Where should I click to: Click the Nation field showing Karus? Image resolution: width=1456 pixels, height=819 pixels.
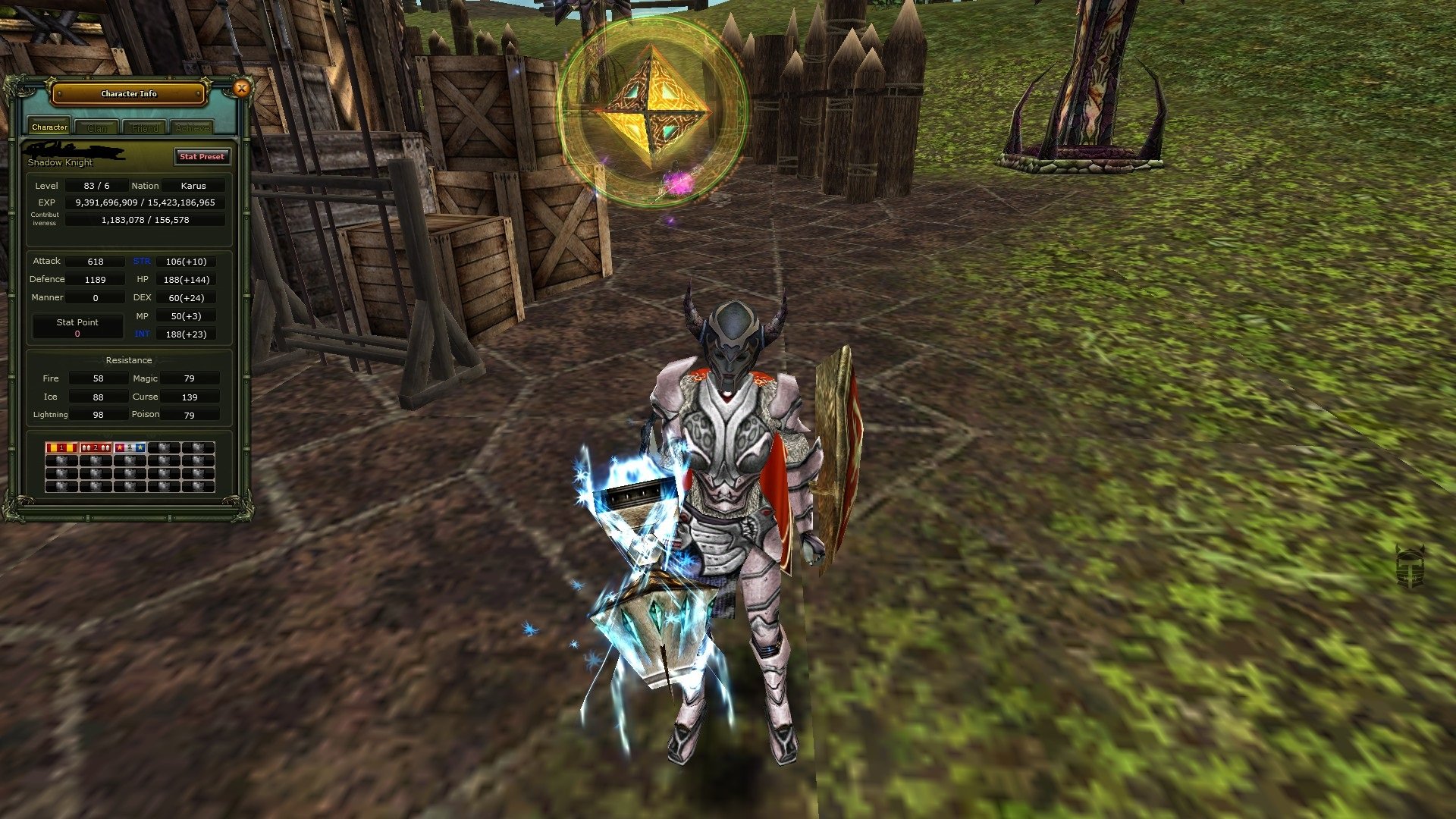click(196, 185)
